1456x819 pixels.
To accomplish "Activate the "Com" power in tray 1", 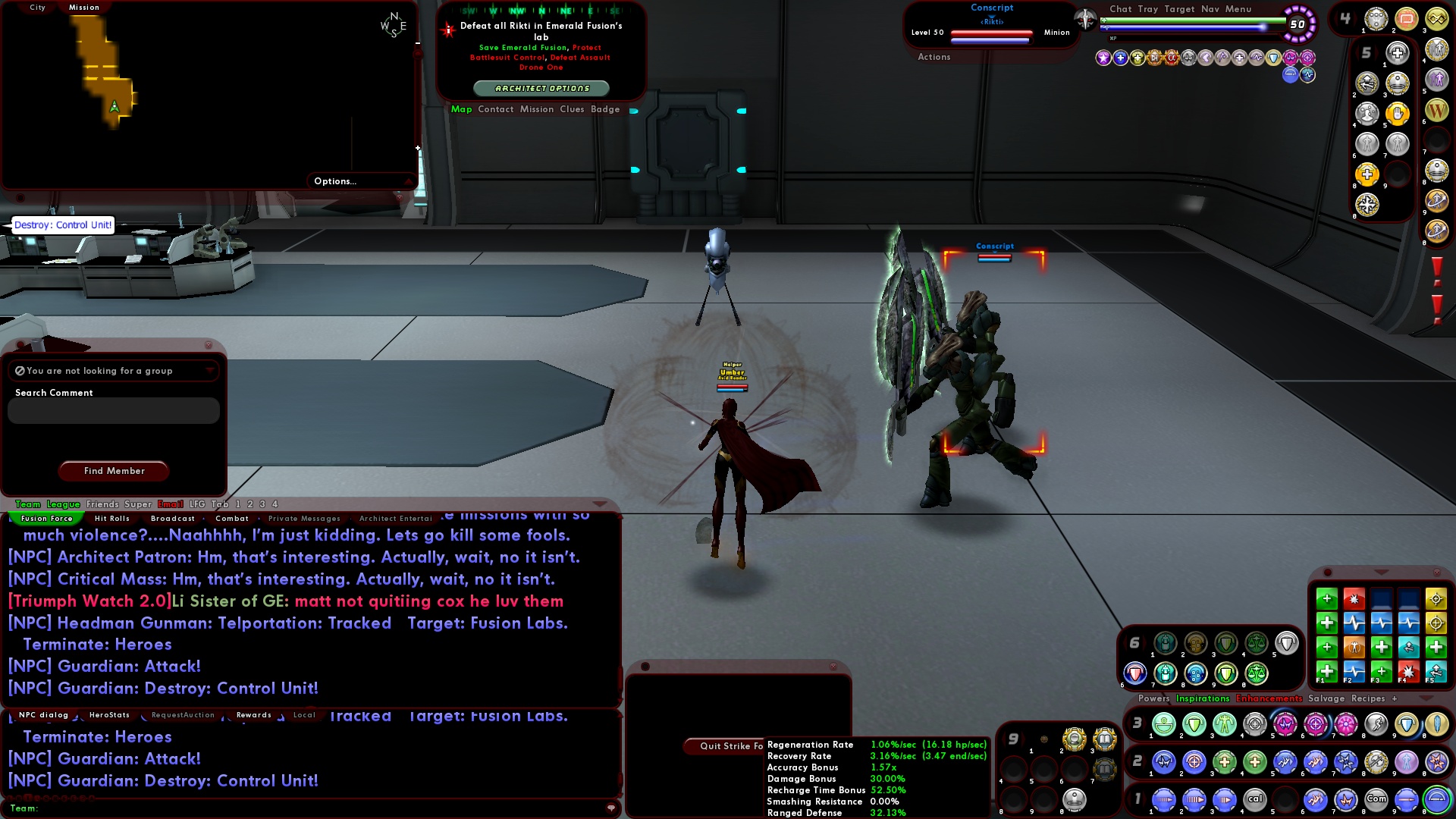I will [x=1376, y=799].
